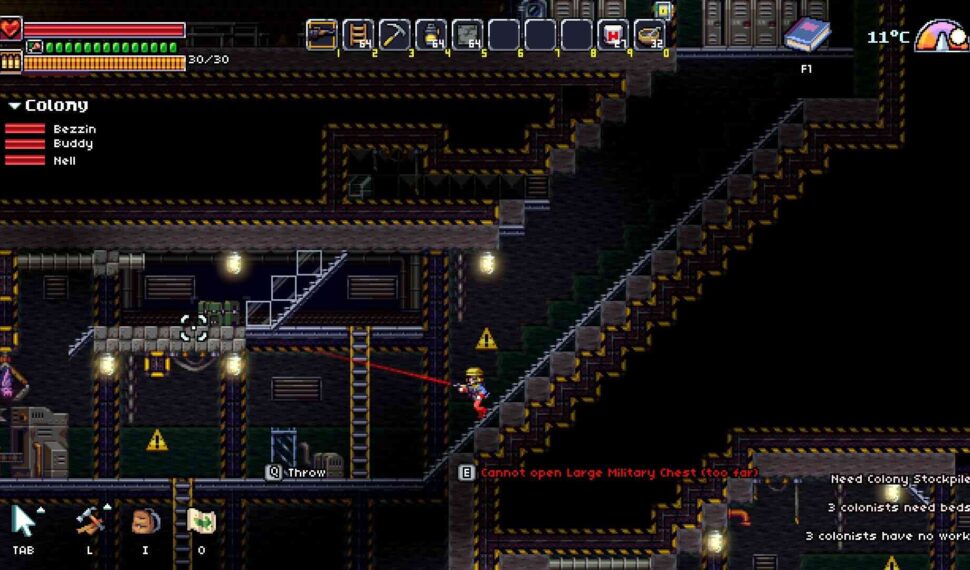The image size is (970, 570).
Task: Activate the cursor mode icon
Action: pos(24,521)
